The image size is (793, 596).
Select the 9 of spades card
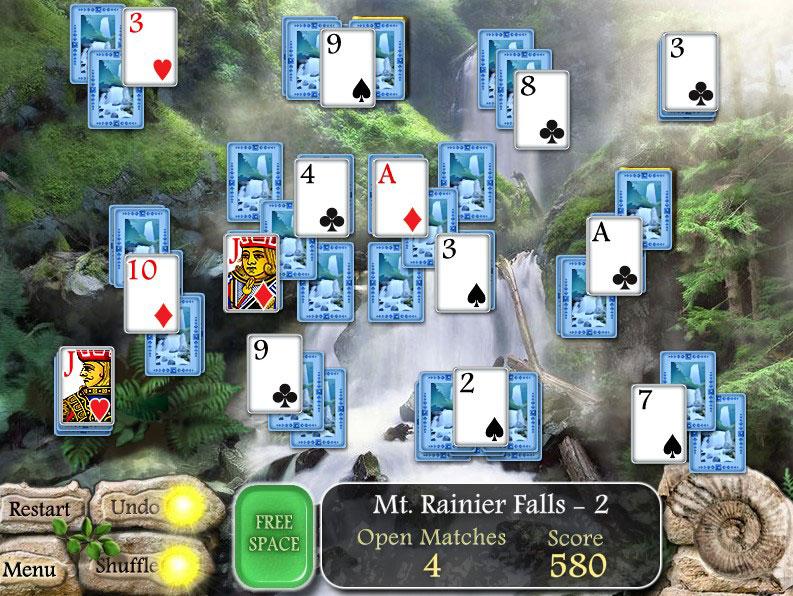click(x=347, y=68)
